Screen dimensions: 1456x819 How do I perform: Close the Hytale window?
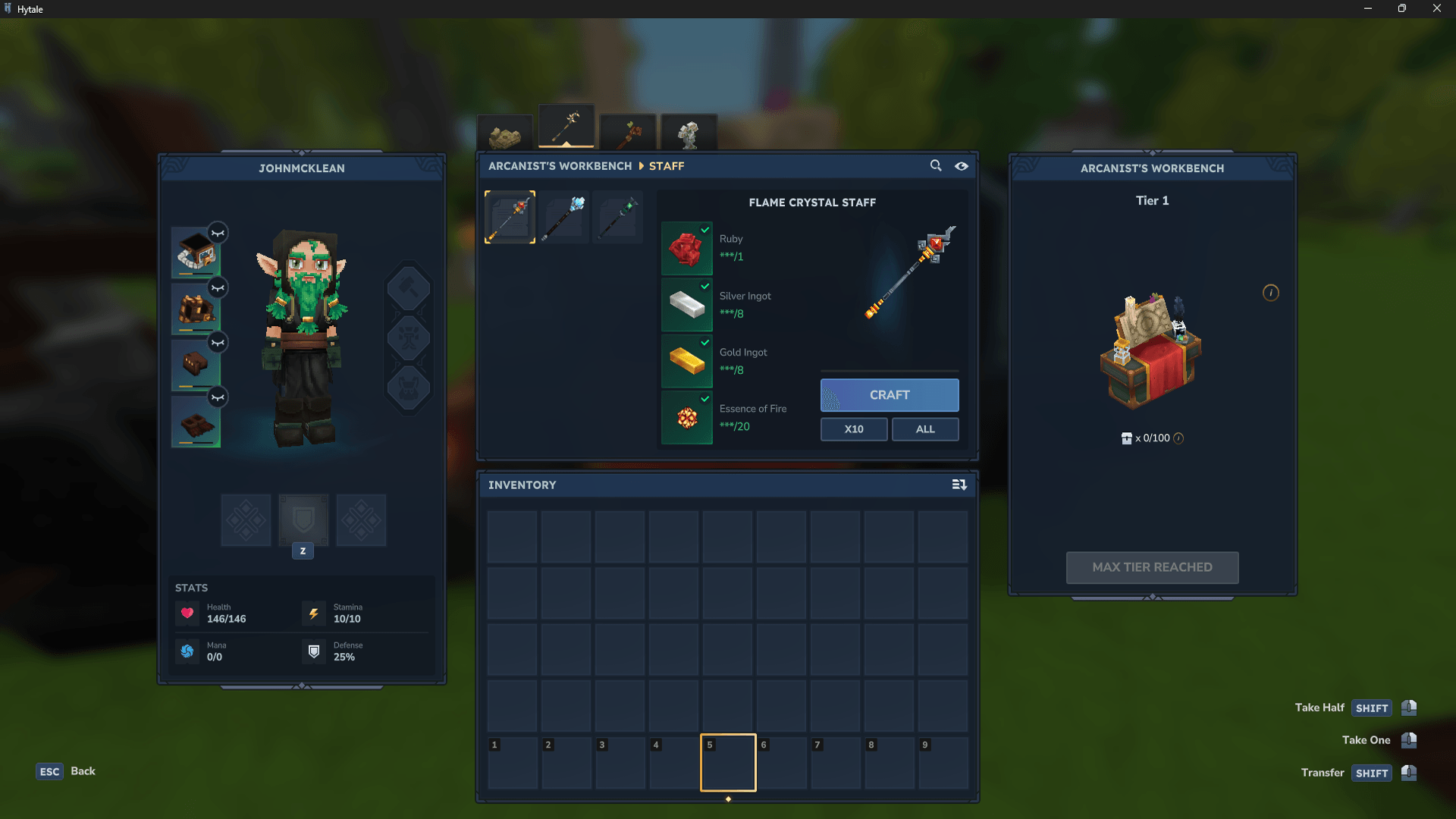(1436, 8)
